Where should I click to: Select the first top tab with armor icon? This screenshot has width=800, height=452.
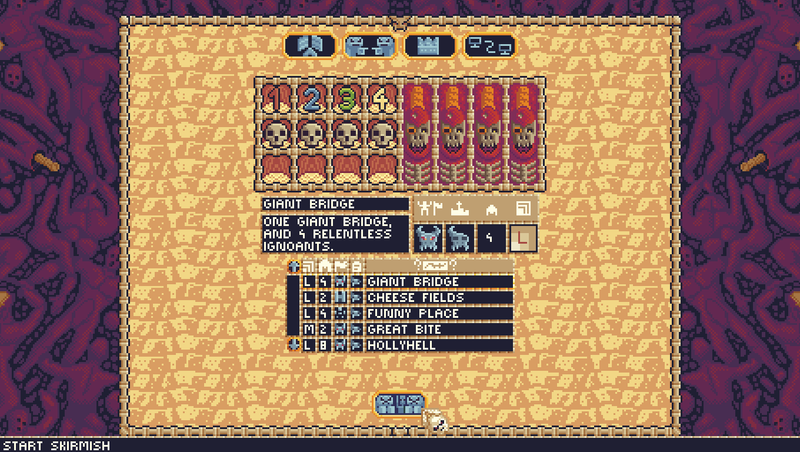click(x=309, y=45)
